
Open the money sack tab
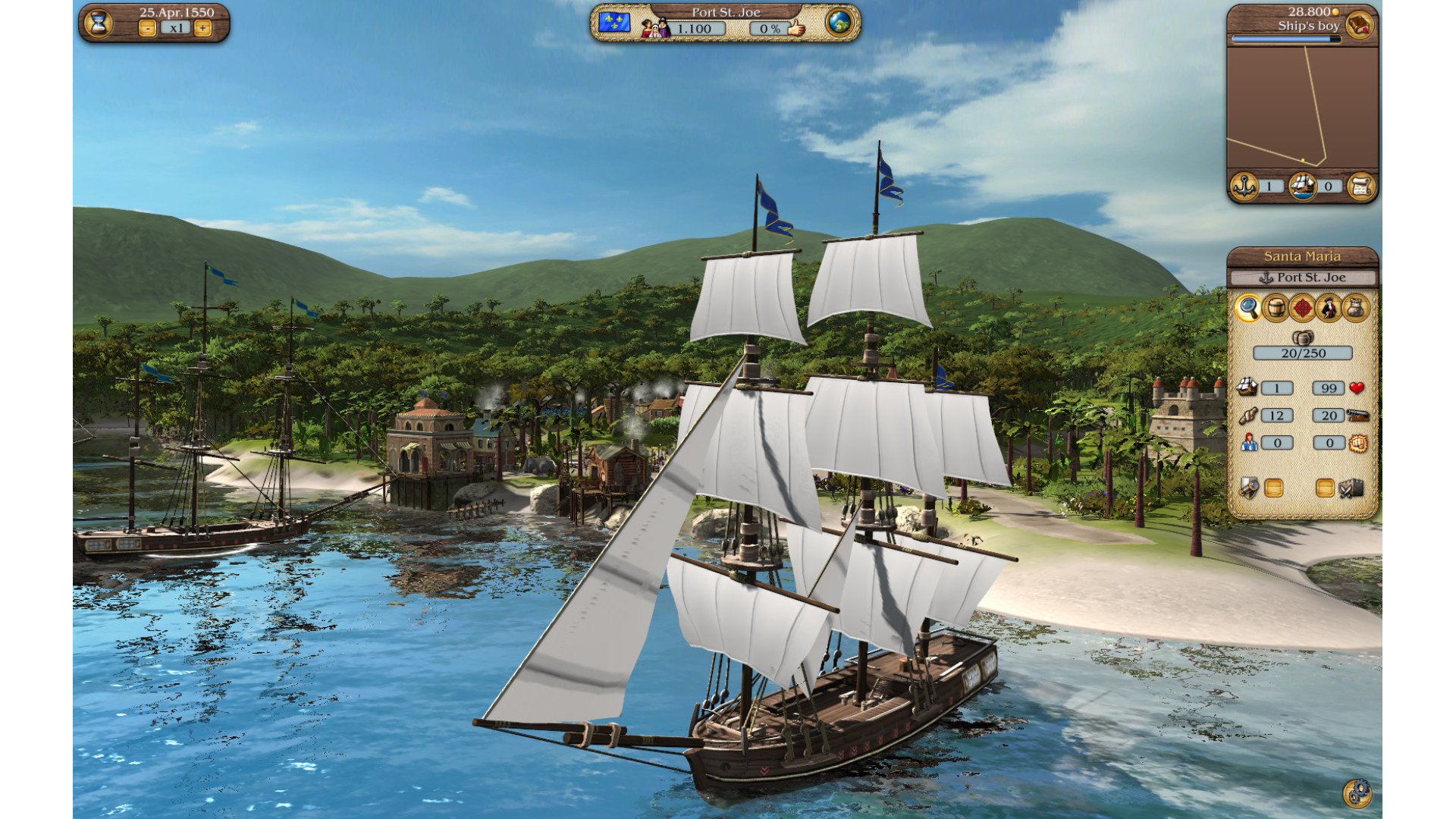[1356, 309]
